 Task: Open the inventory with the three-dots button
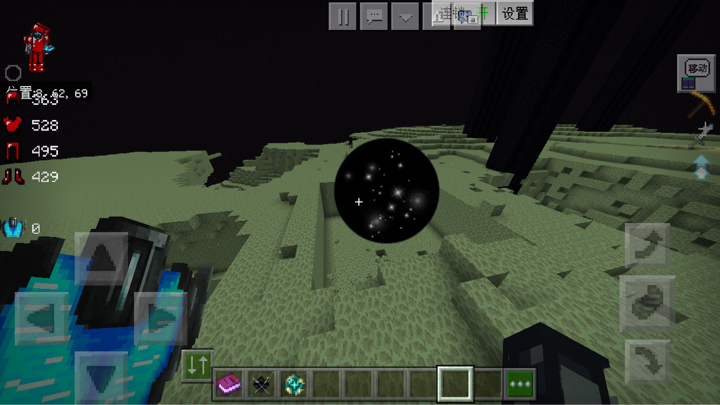(x=520, y=383)
